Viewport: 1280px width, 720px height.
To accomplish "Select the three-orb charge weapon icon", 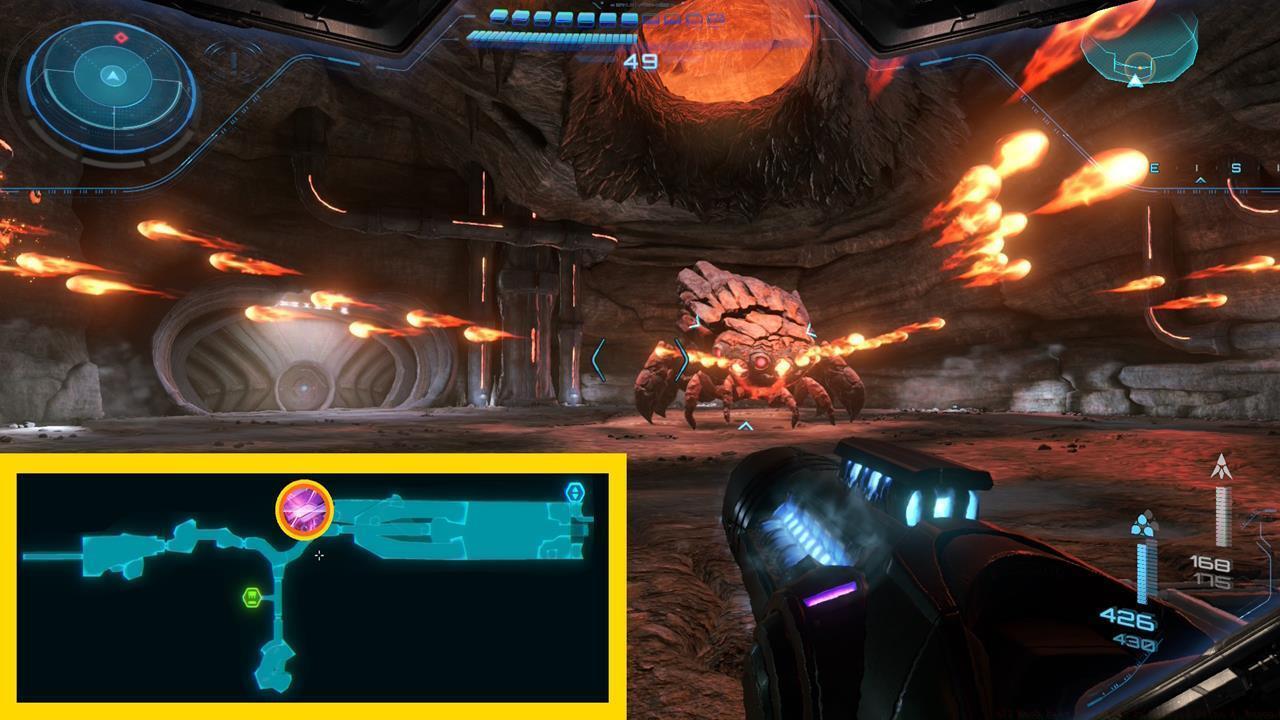I will point(1143,524).
